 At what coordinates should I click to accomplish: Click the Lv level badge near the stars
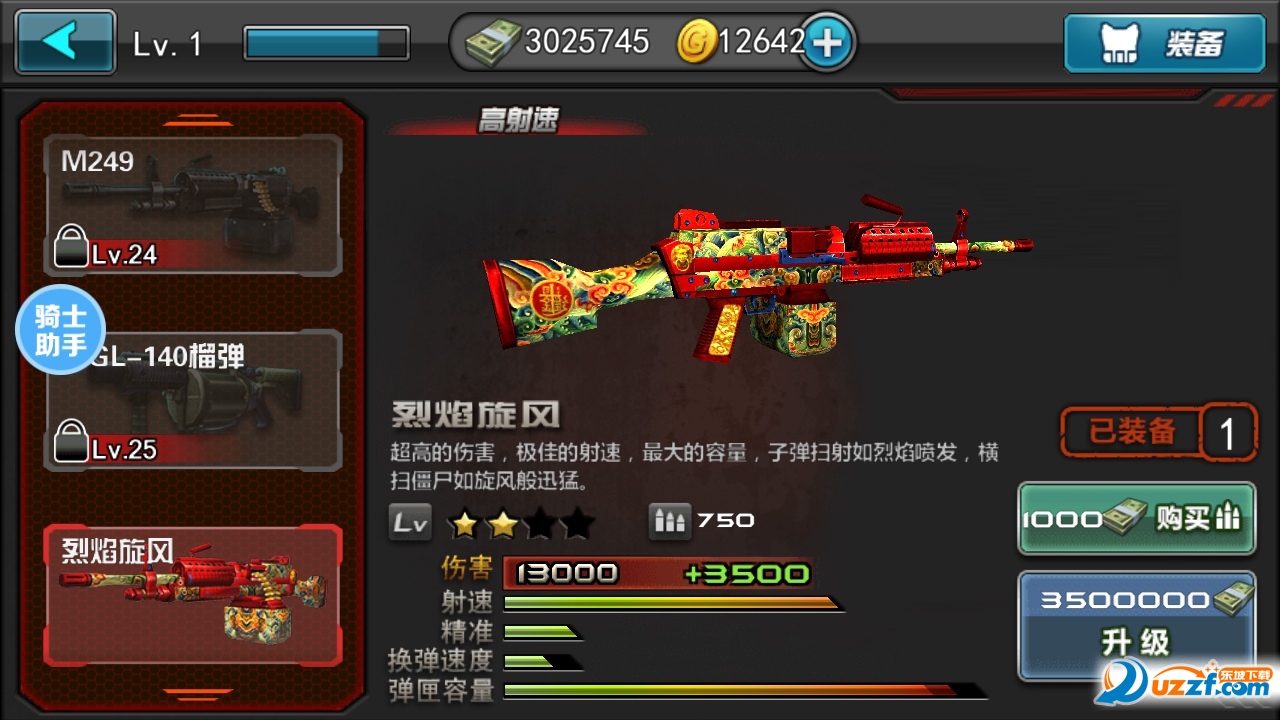[x=409, y=520]
